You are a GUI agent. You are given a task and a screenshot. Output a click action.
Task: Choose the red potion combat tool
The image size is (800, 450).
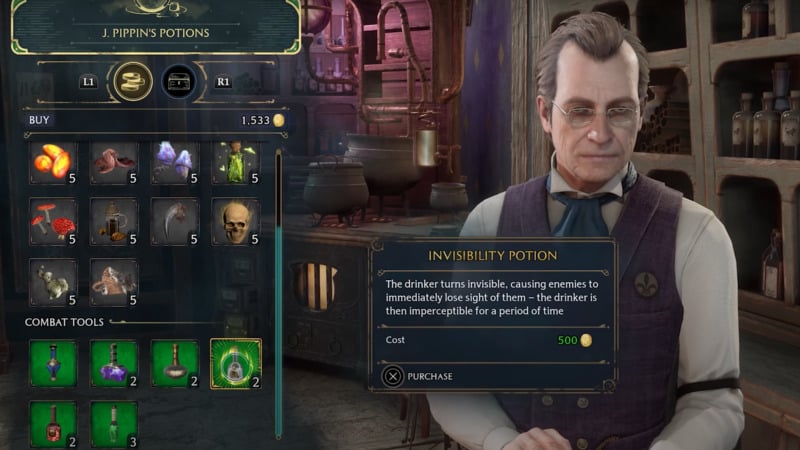click(x=53, y=423)
